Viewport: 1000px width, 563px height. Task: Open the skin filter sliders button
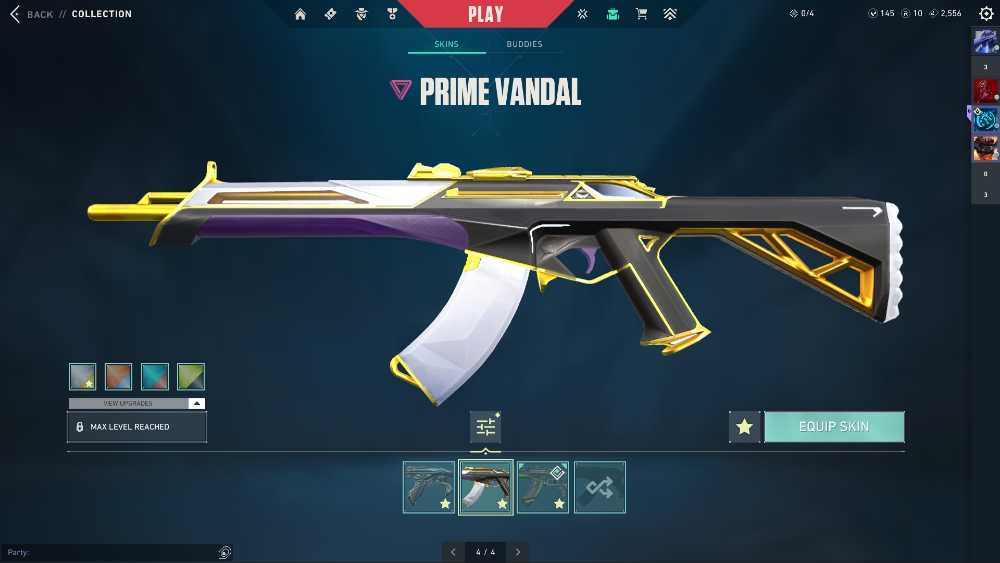click(x=486, y=427)
